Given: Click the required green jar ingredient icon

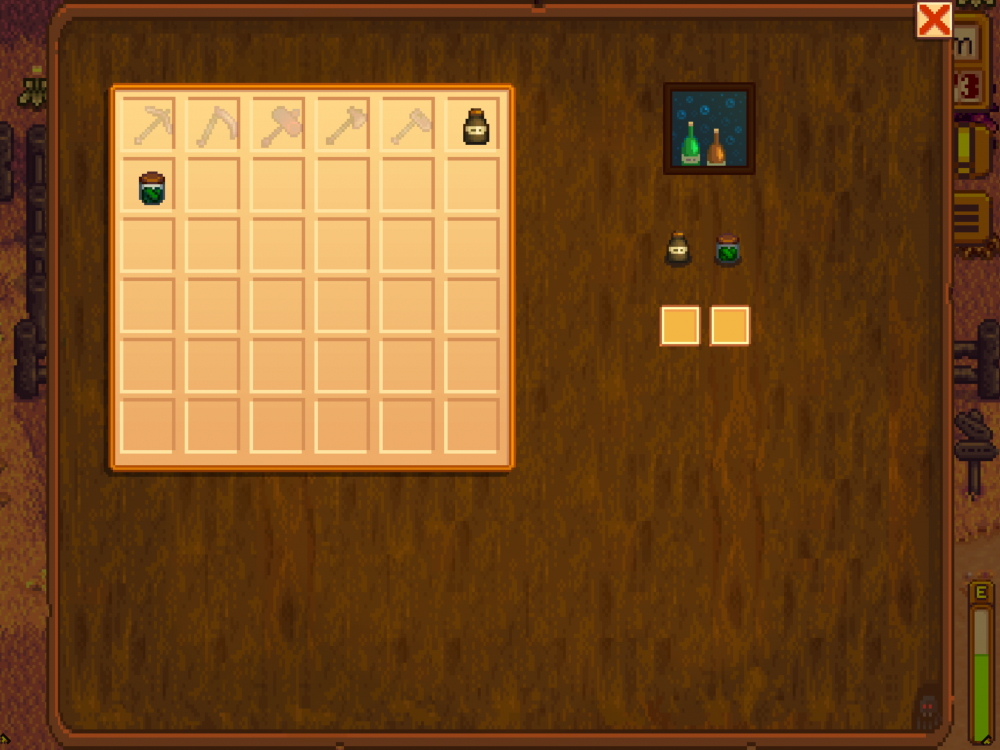Looking at the screenshot, I should [x=728, y=250].
